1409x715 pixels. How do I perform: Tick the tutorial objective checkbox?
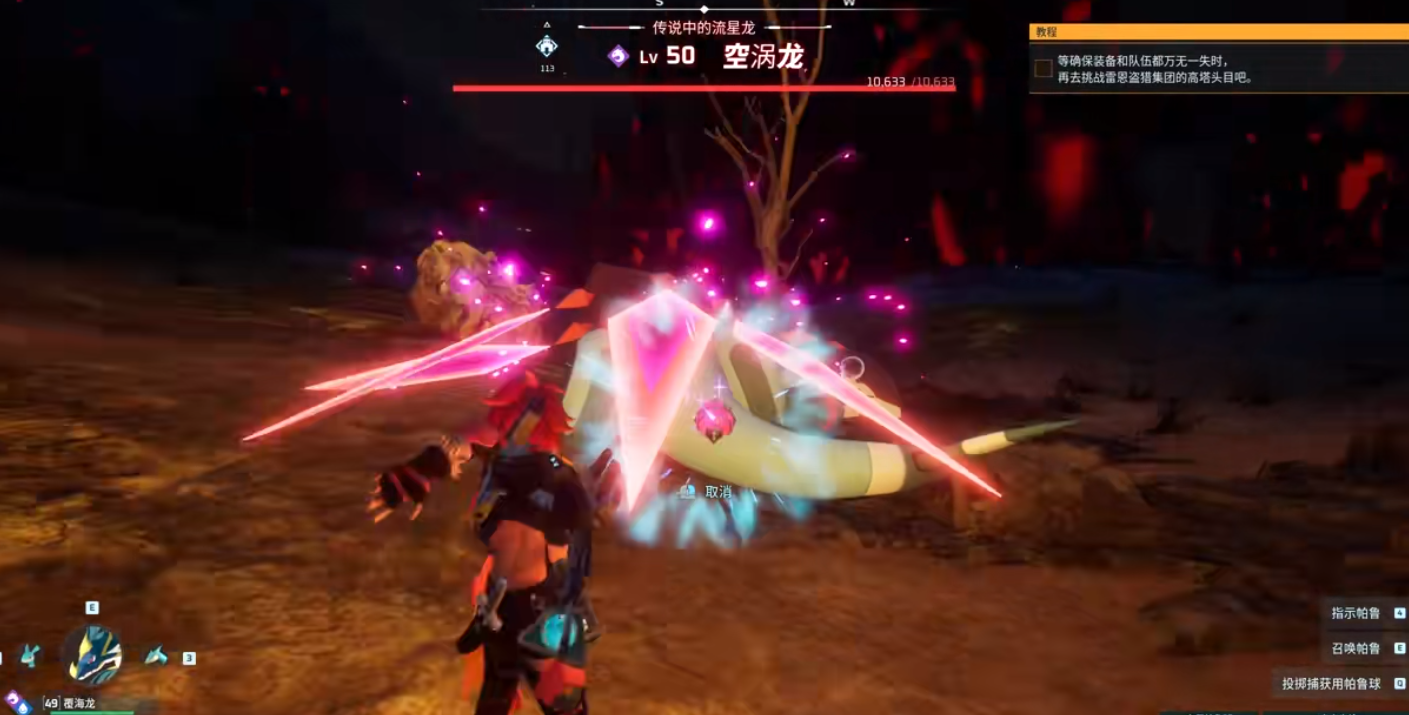pos(1043,68)
